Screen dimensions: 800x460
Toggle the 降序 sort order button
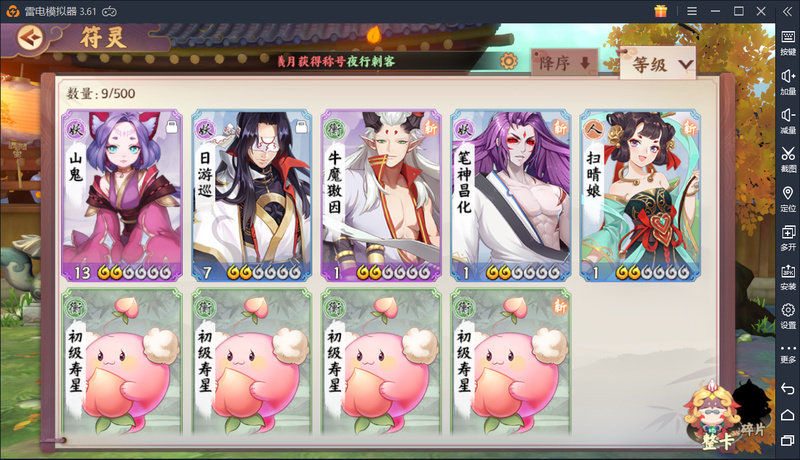[565, 62]
